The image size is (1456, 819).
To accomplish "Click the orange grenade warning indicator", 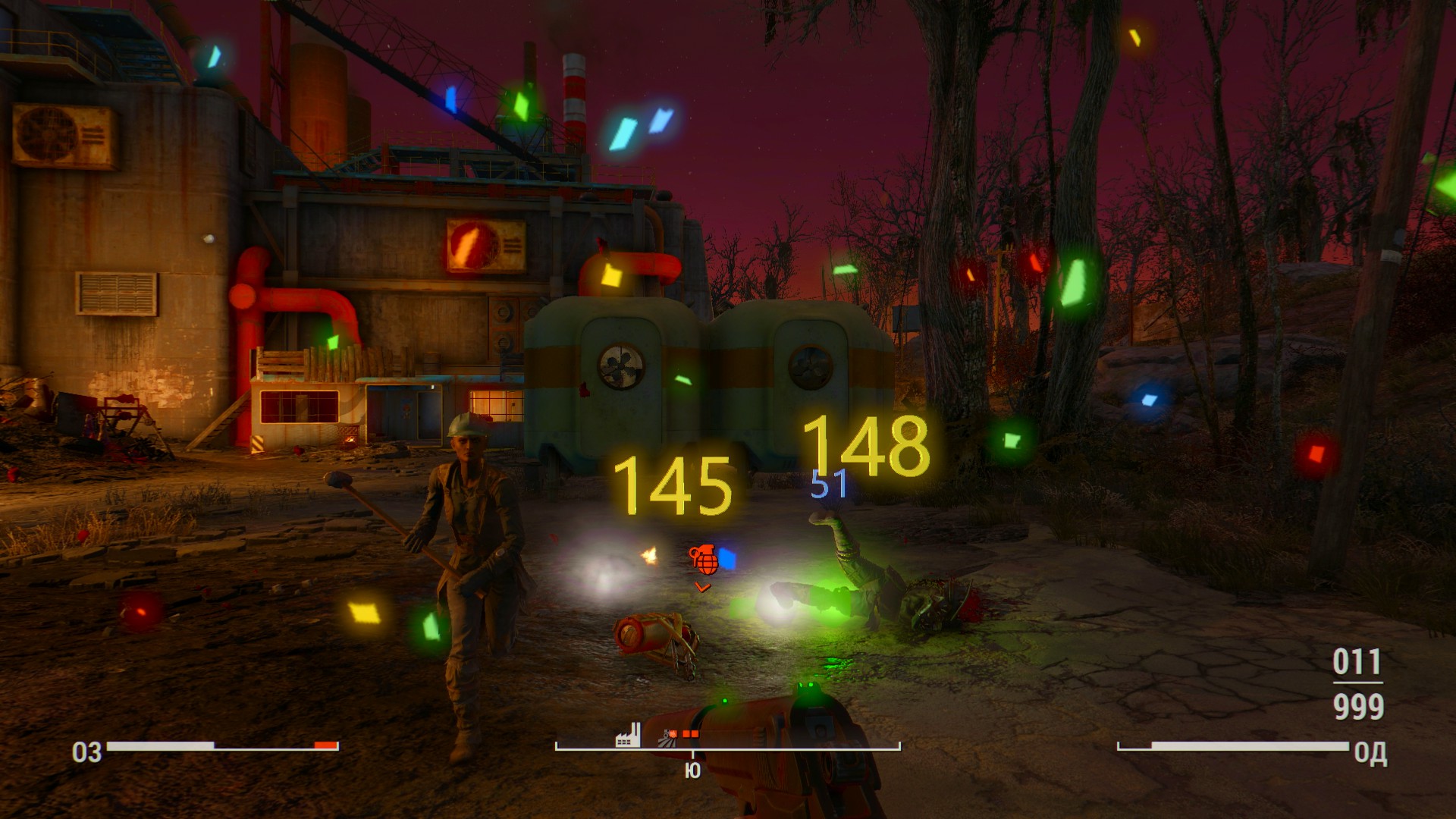I will 703,560.
